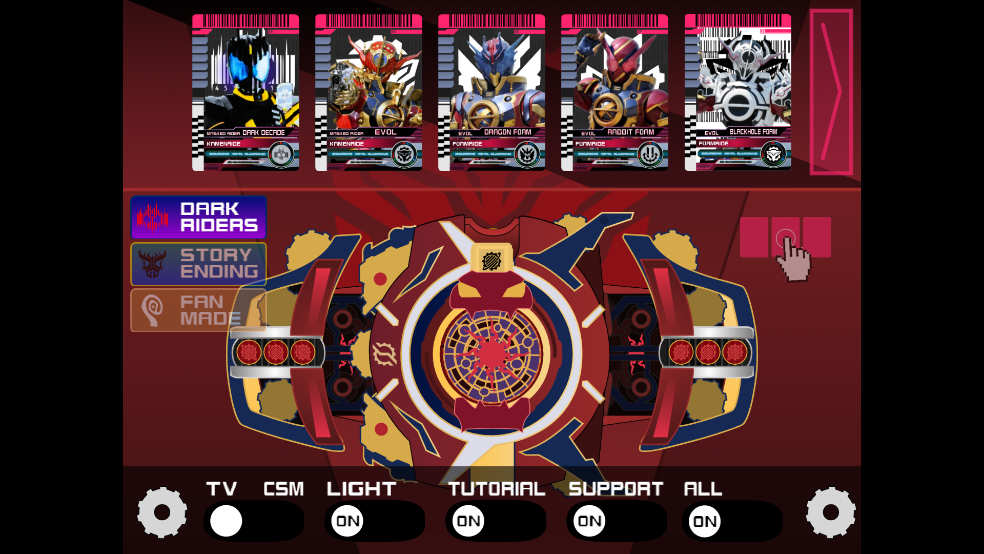Viewport: 984px width, 554px height.
Task: Select the Evol Rabbit Form card
Action: click(x=614, y=92)
